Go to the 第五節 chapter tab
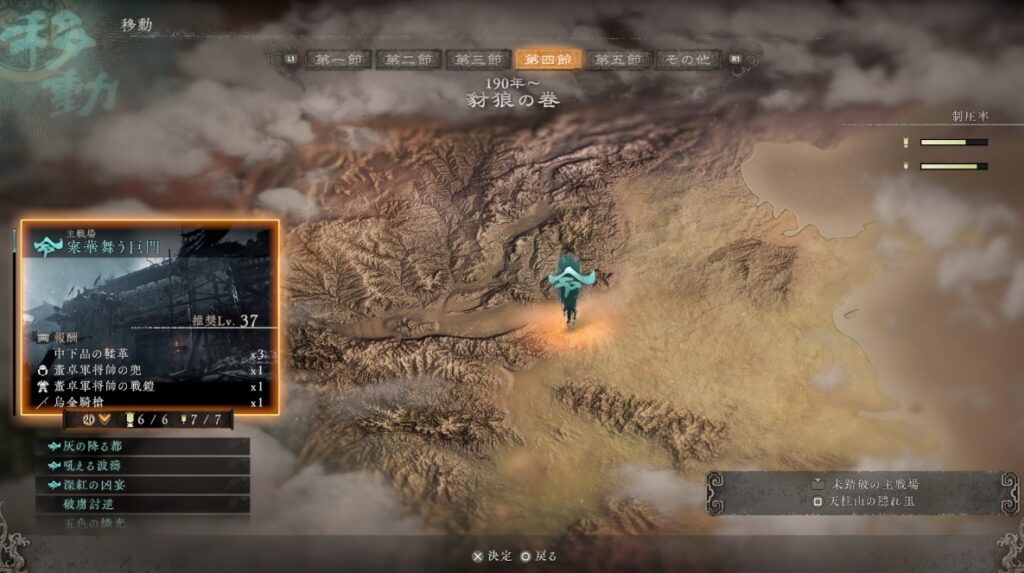This screenshot has width=1024, height=573. click(617, 60)
